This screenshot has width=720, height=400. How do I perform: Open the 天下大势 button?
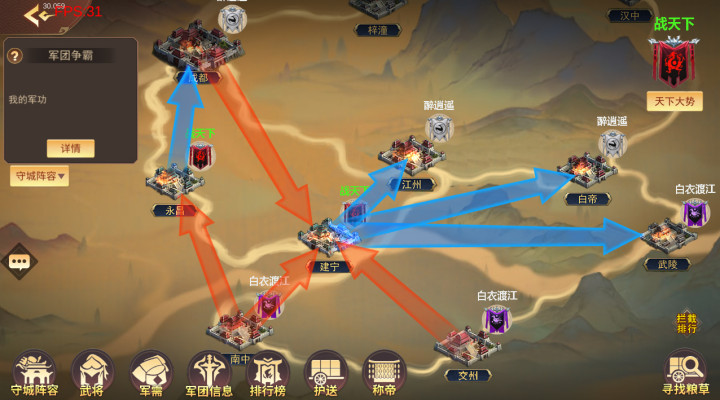click(674, 101)
